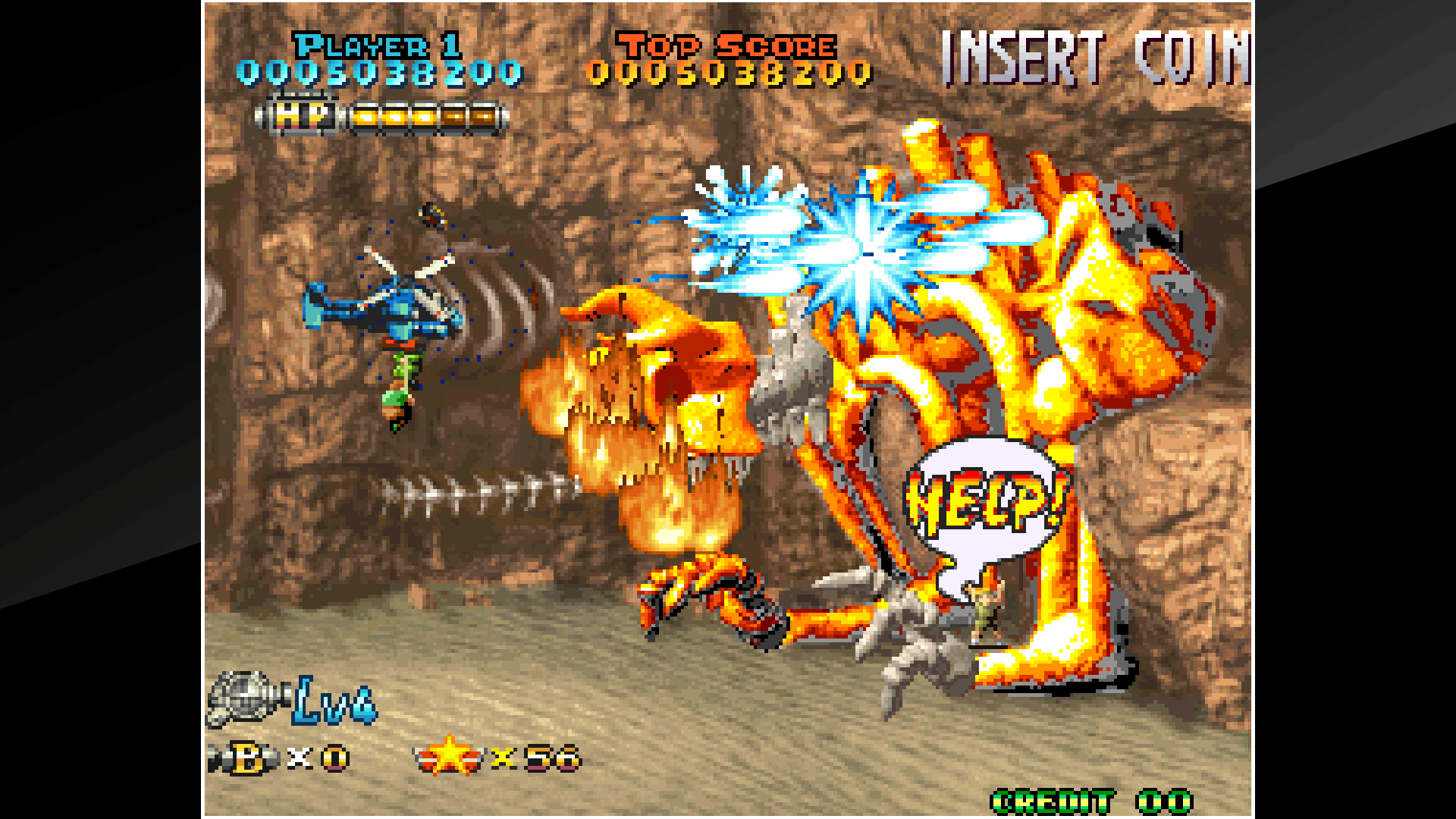Image resolution: width=1456 pixels, height=819 pixels.
Task: Toggle the last HP bar segment
Action: pos(483,115)
